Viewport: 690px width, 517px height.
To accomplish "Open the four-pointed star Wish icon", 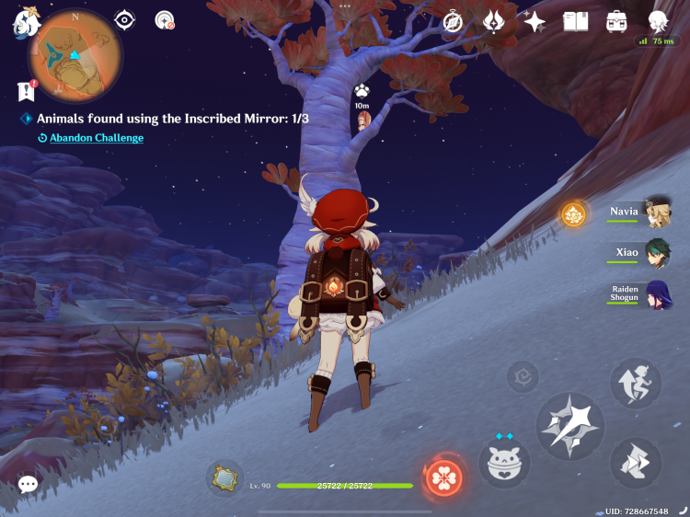I will (535, 21).
